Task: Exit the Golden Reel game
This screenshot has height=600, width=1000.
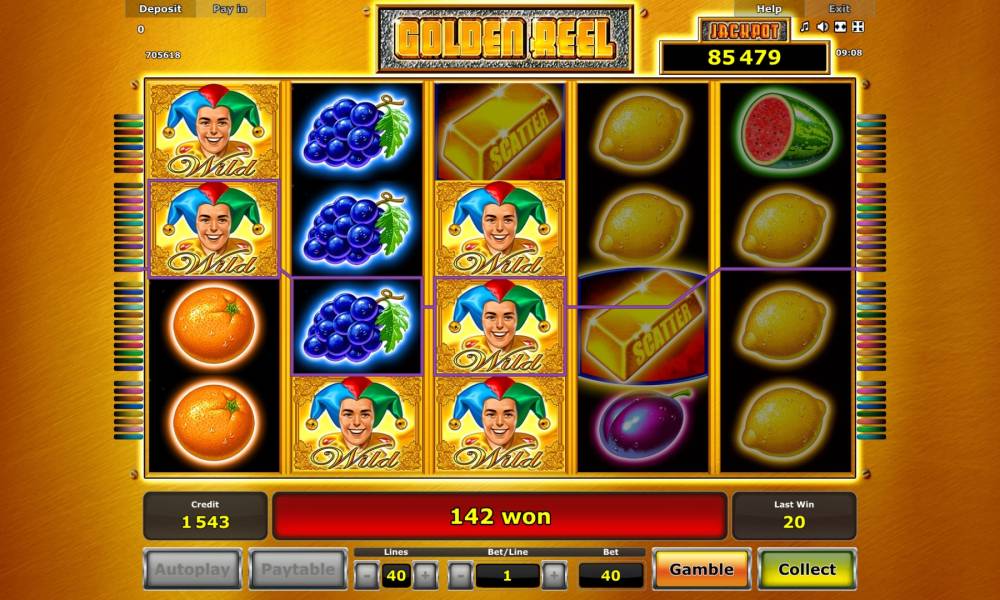Action: 839,9
